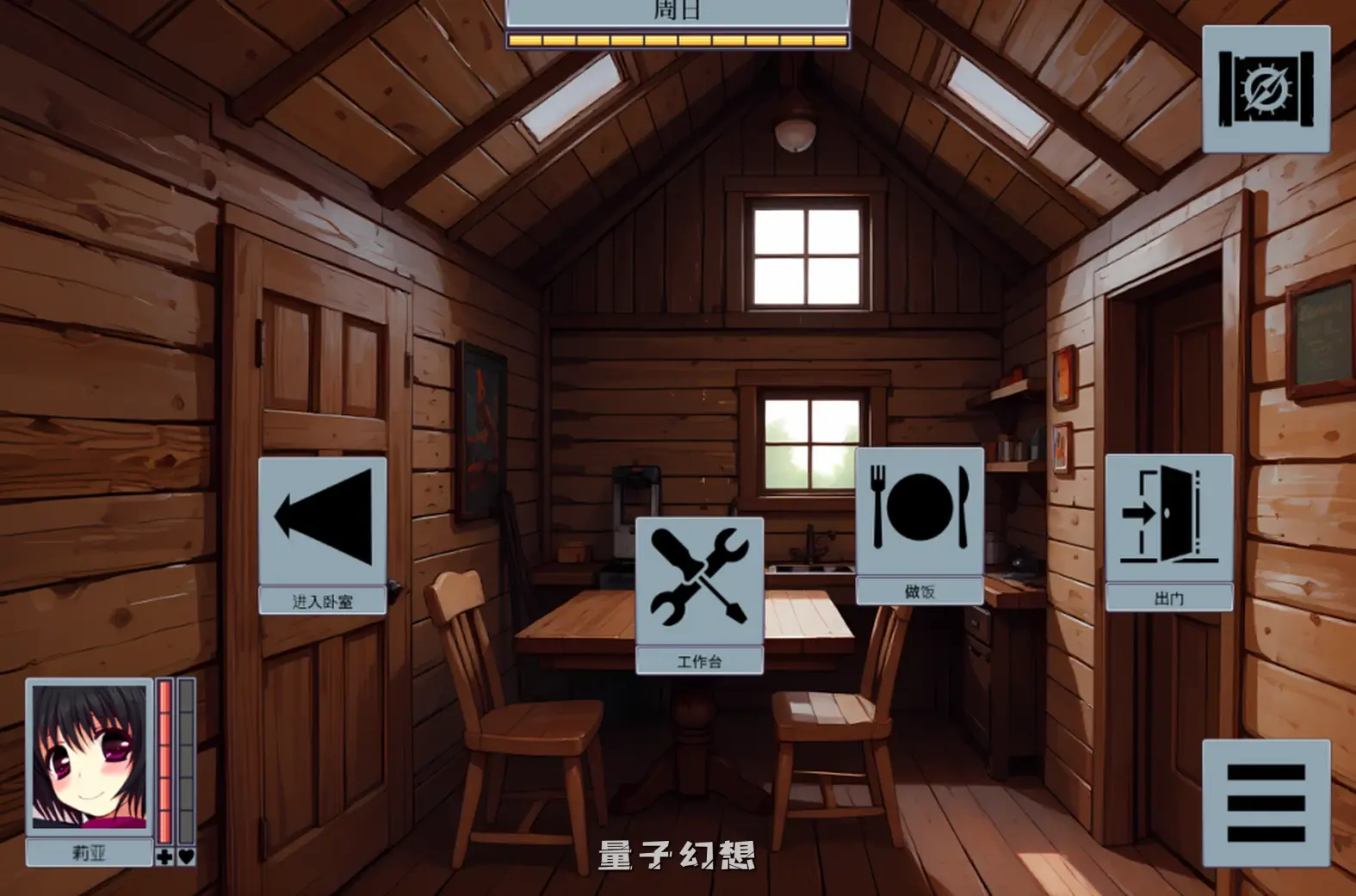This screenshot has height=896, width=1356.
Task: Click Lia's red health bar
Action: [164, 757]
